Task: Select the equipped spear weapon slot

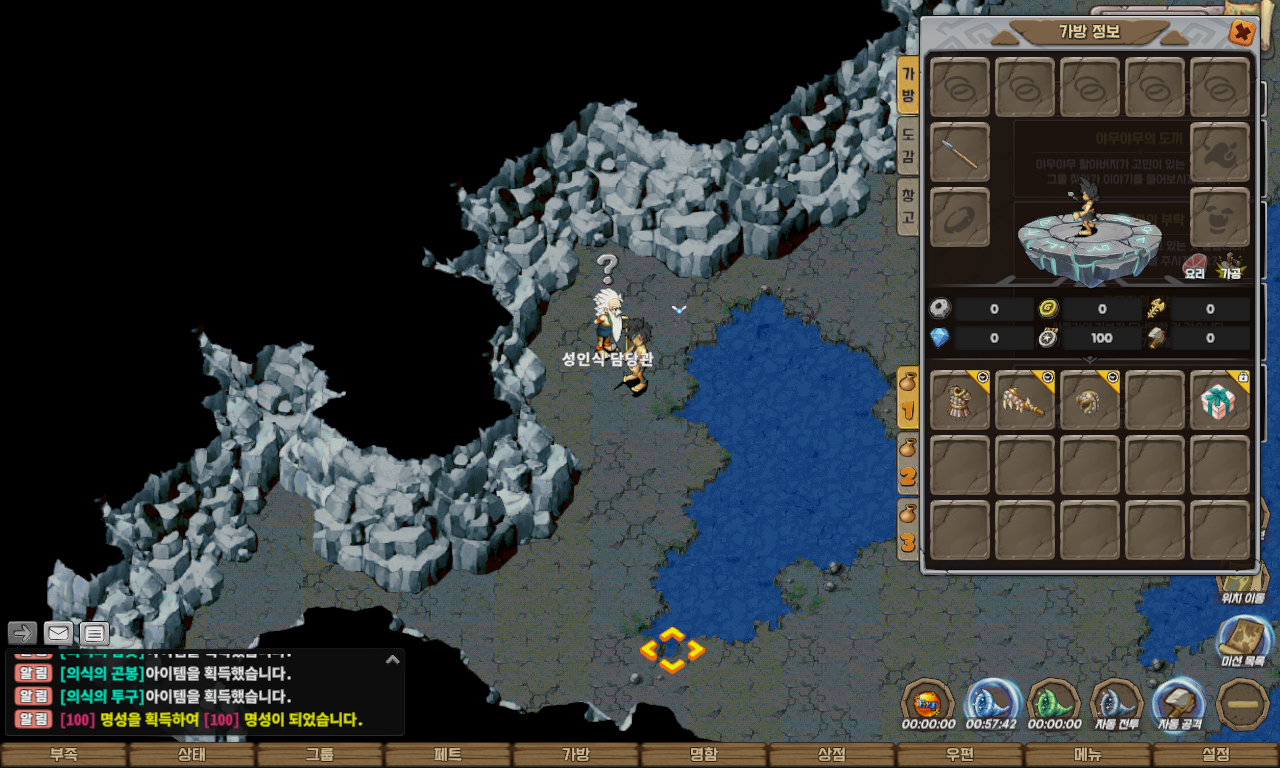Action: (960, 152)
